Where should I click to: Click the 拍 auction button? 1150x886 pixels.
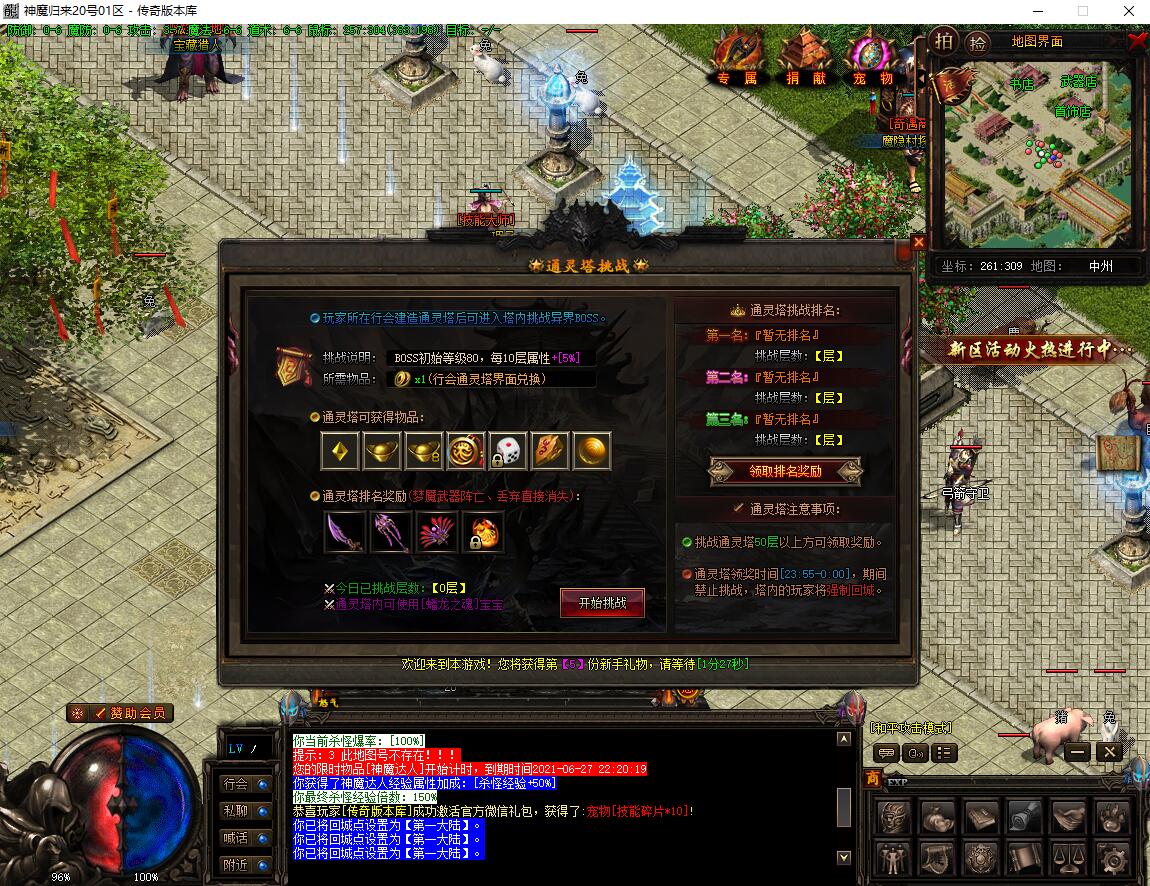click(x=943, y=41)
